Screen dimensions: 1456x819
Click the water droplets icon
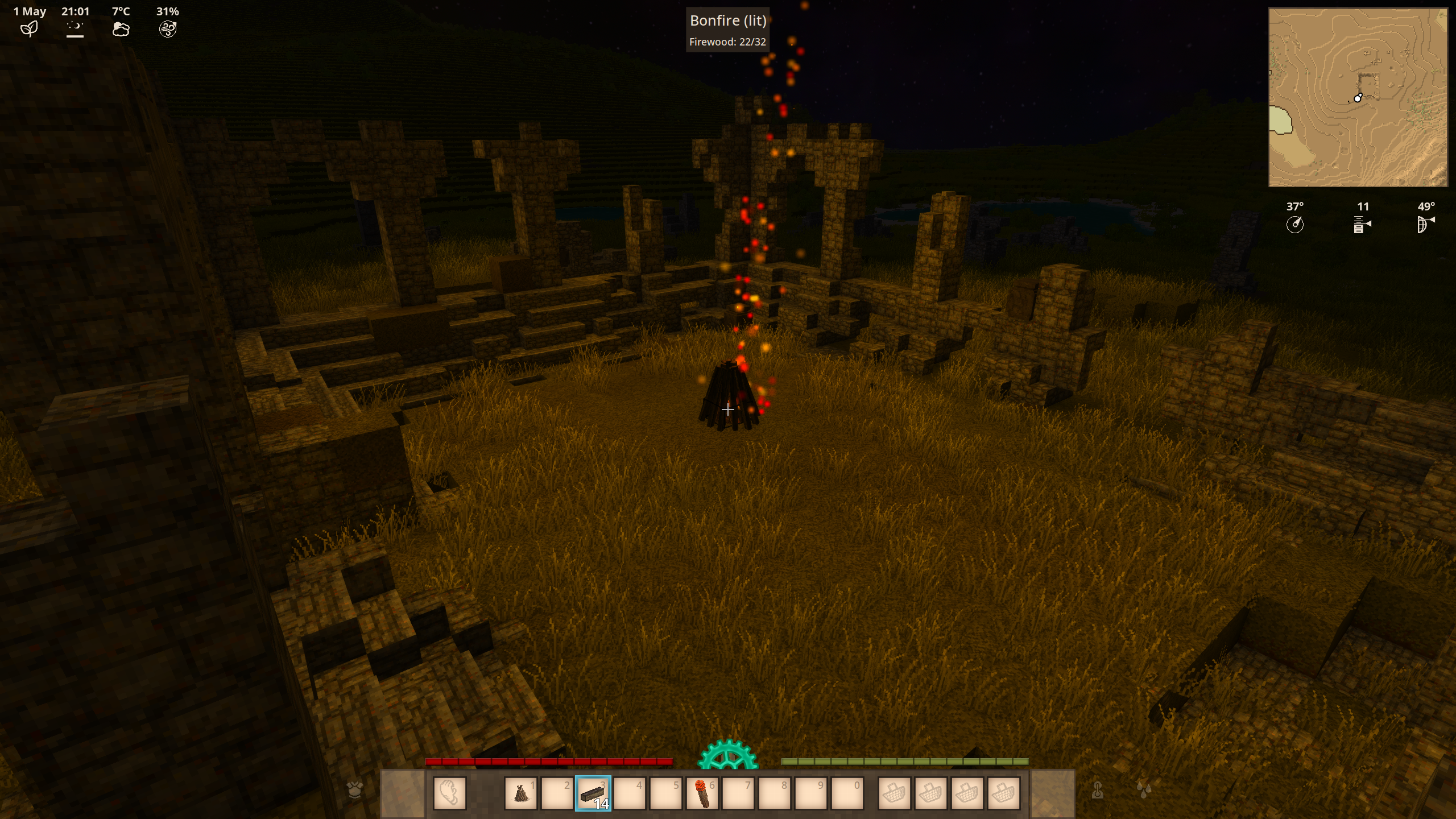coord(1144,789)
